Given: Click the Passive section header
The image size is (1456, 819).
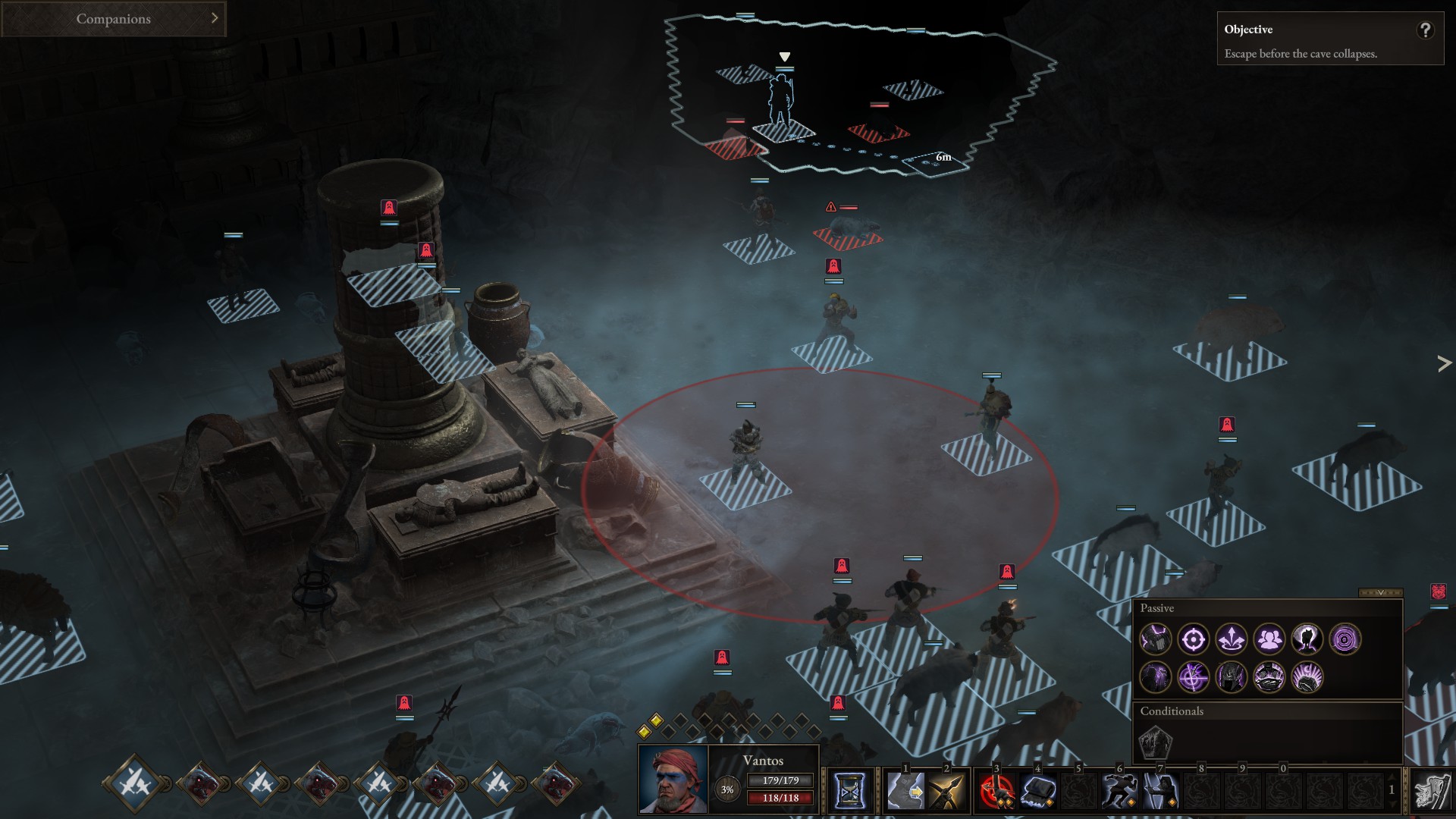Looking at the screenshot, I should point(1156,607).
